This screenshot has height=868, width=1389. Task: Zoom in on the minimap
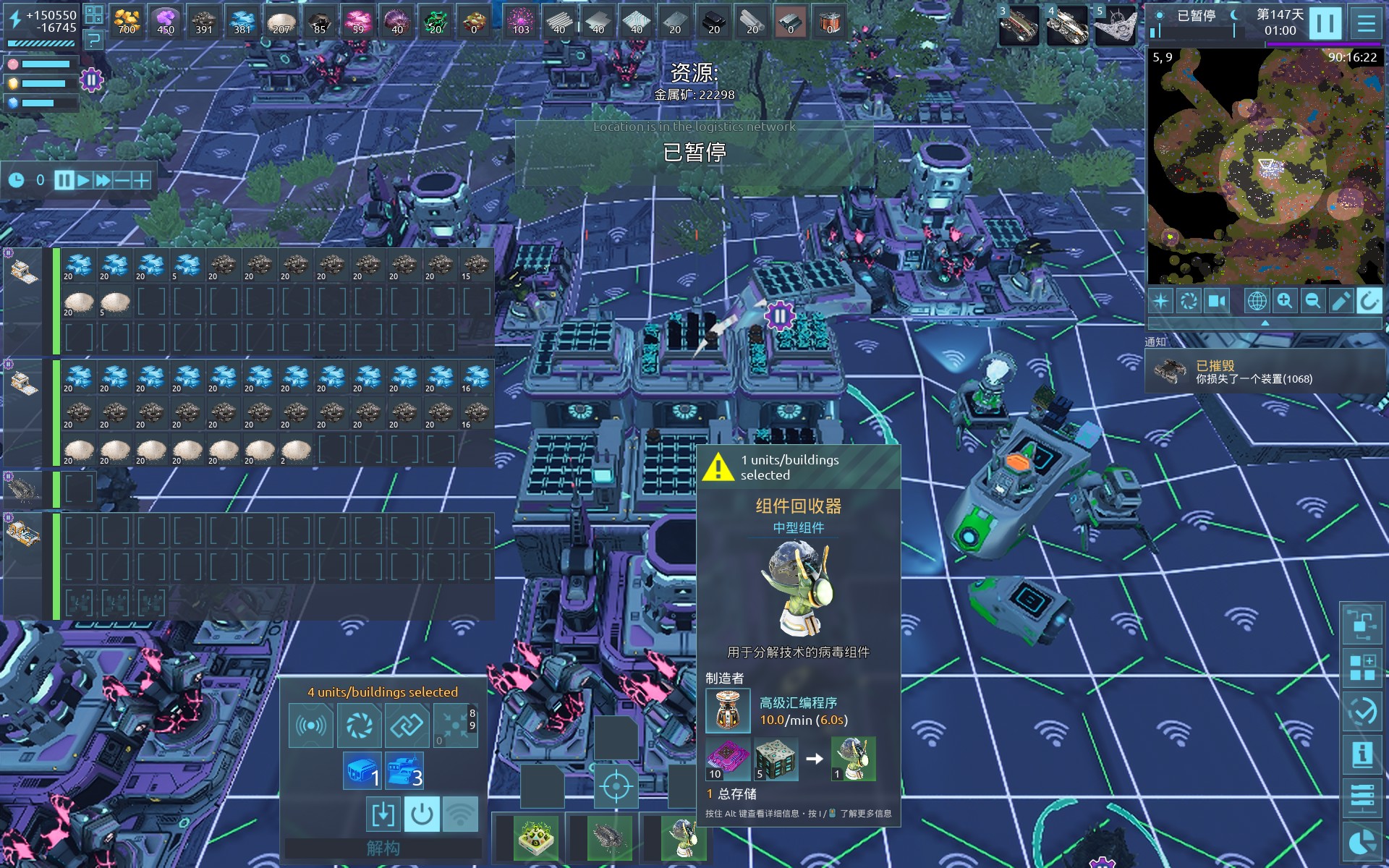(1285, 301)
